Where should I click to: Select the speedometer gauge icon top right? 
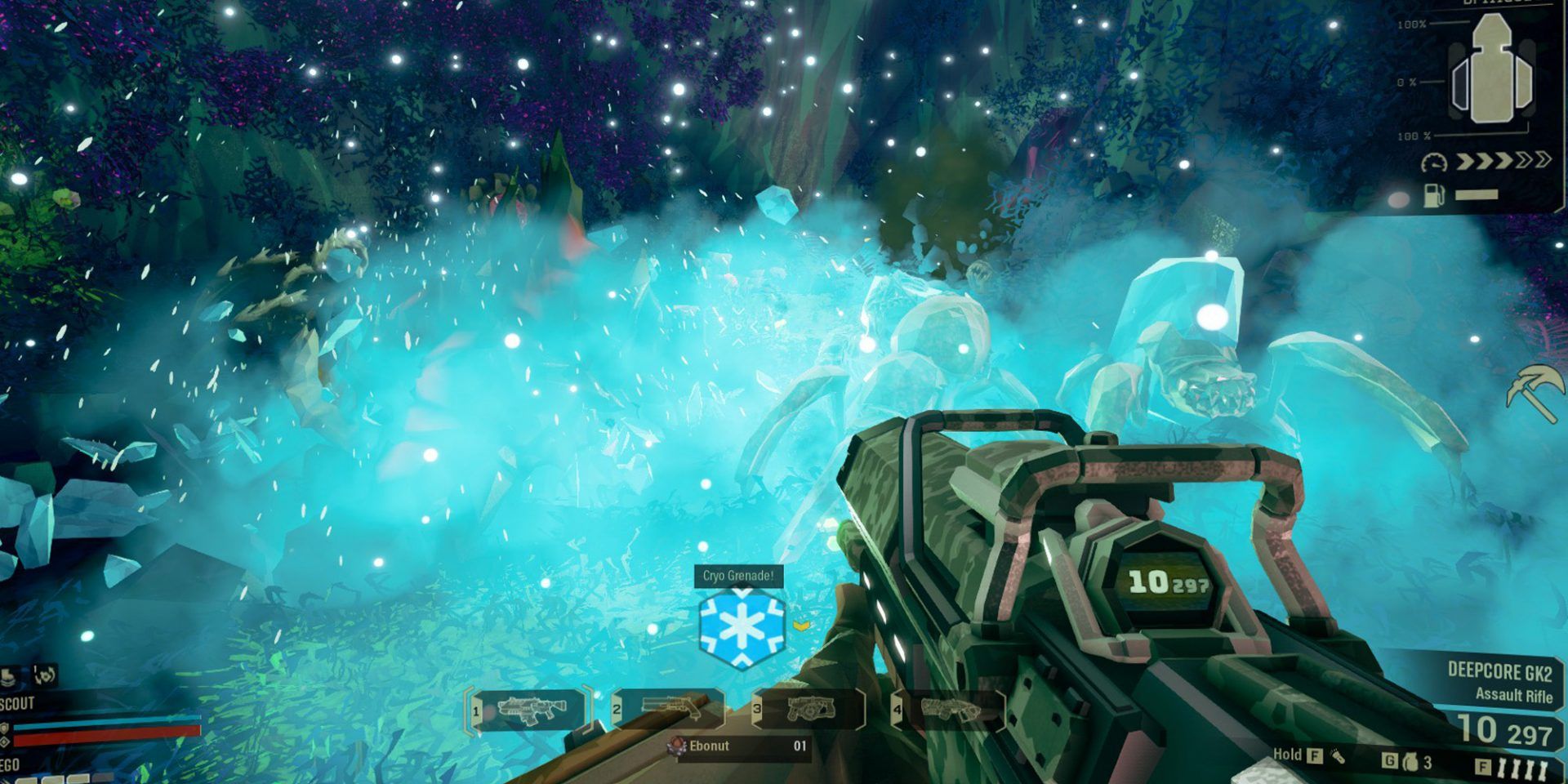pos(1434,163)
